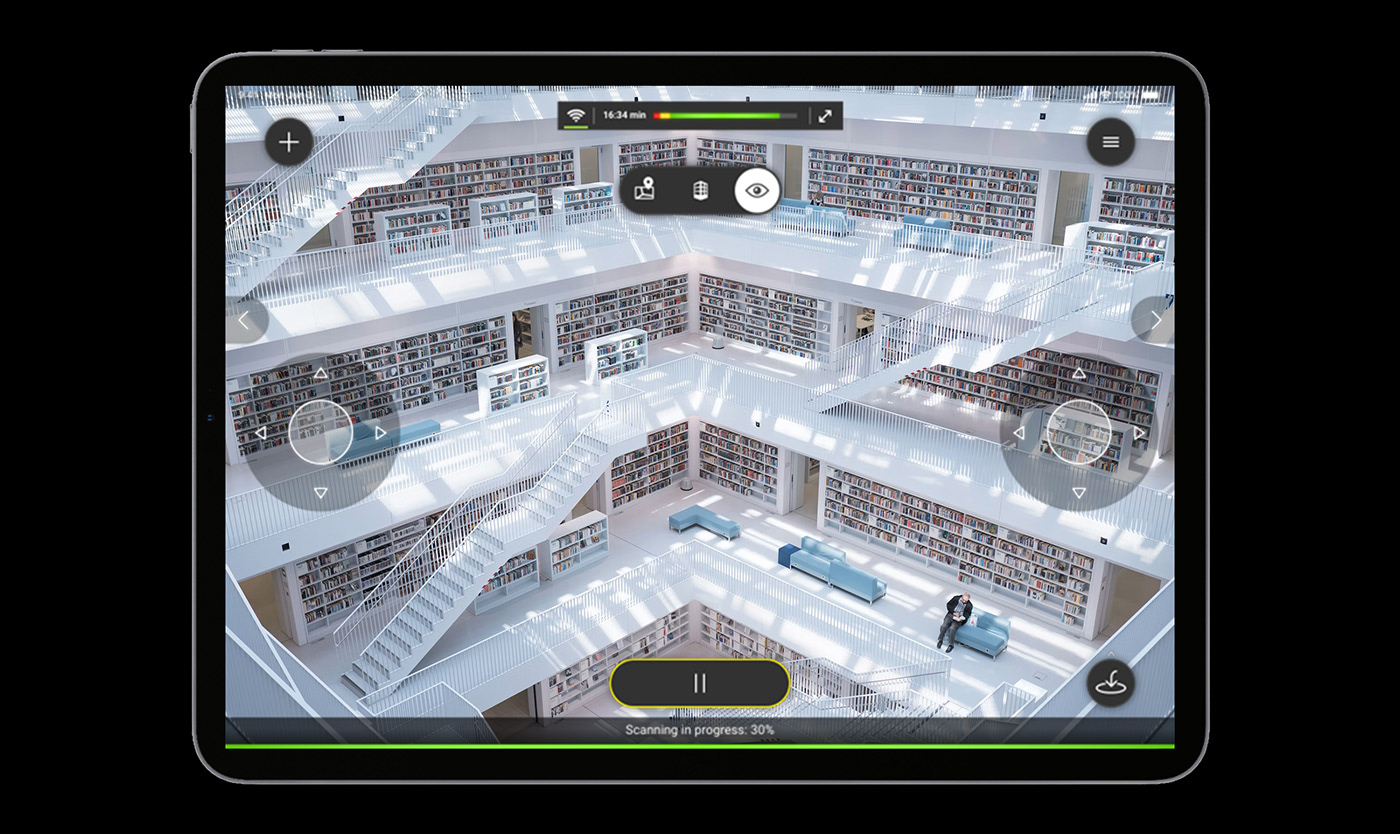Expand to fullscreen with the diagonal arrows icon
1400x834 pixels.
[x=824, y=116]
